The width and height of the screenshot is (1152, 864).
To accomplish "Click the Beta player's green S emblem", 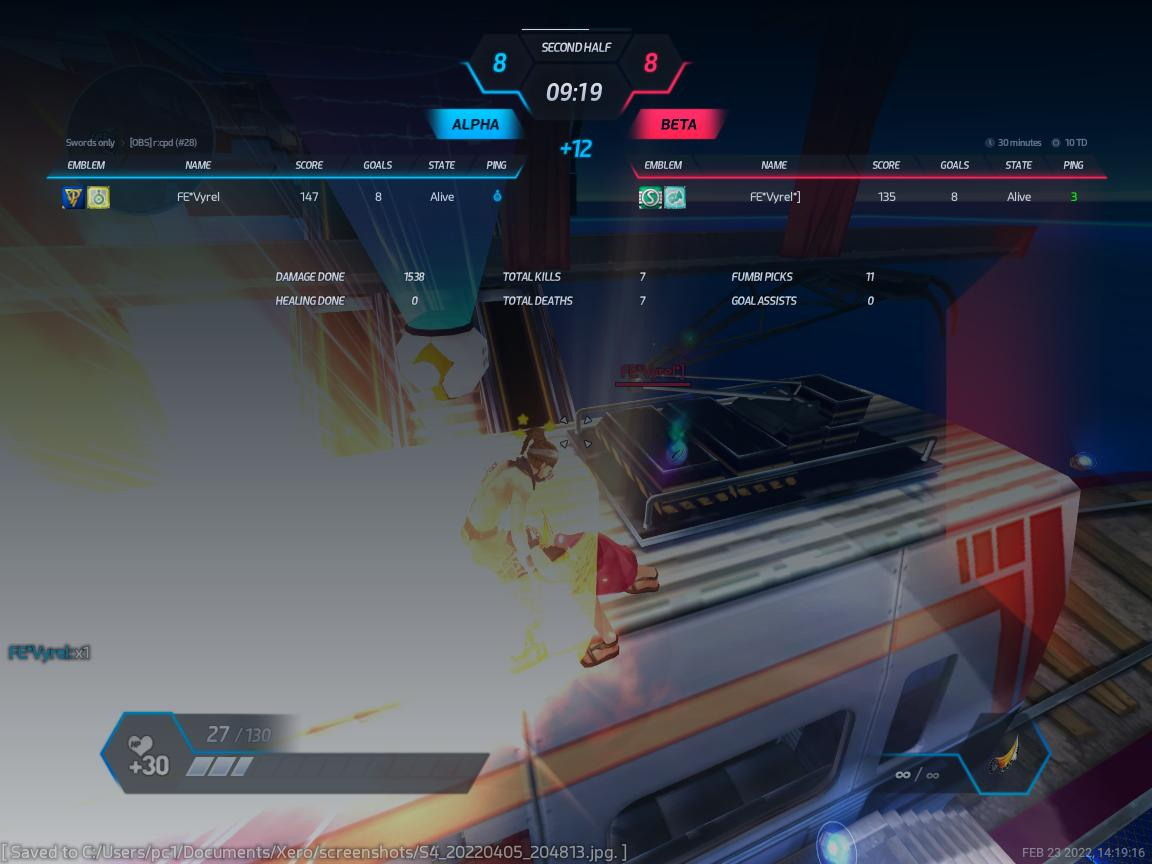I will tap(650, 197).
